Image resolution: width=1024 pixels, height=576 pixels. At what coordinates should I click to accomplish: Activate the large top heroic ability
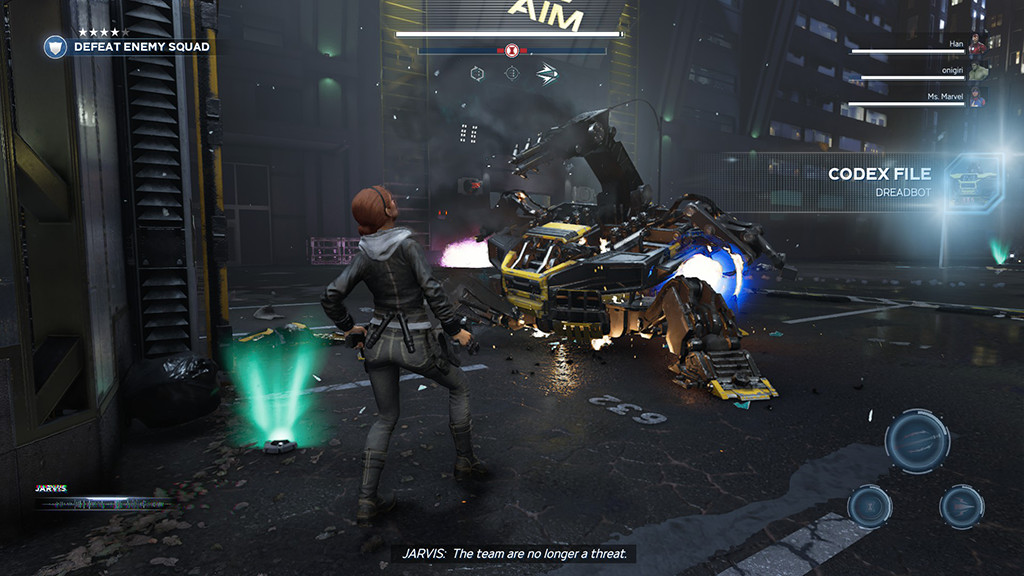917,440
